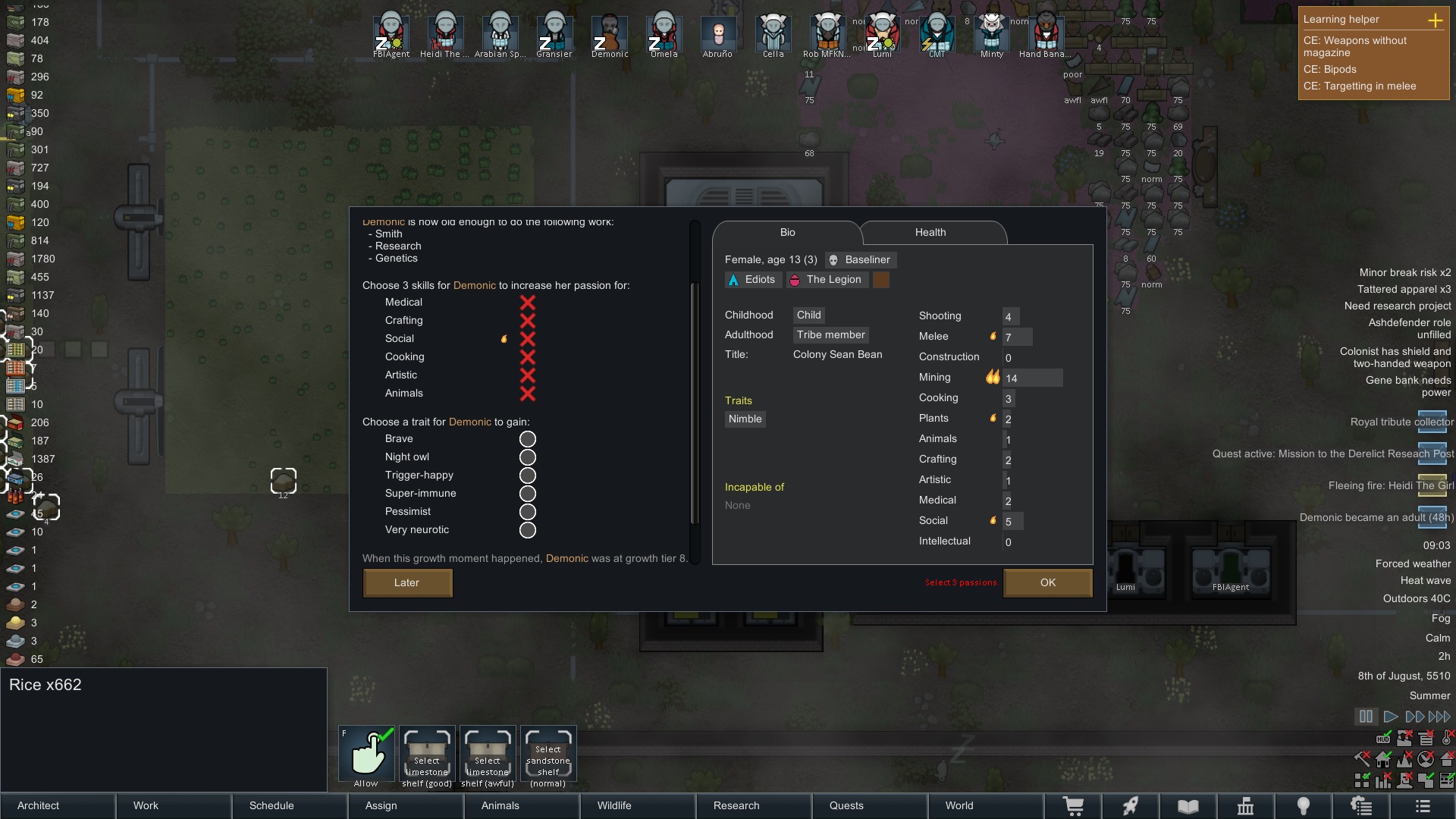
Task: Switch to the Health tab
Action: [x=930, y=233]
